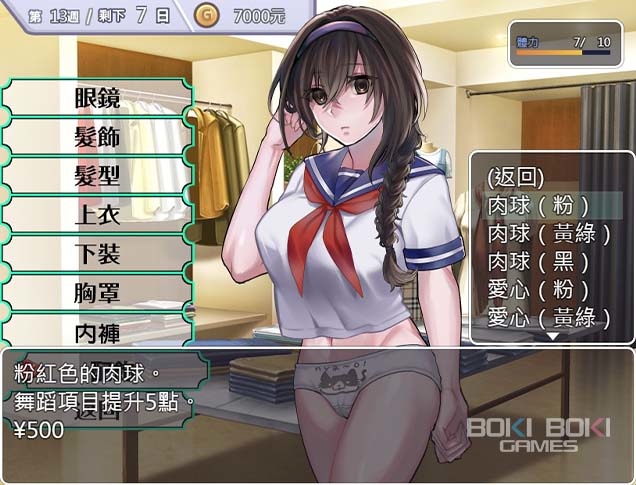
Task: Open the 髮飾 category
Action: pos(97,137)
